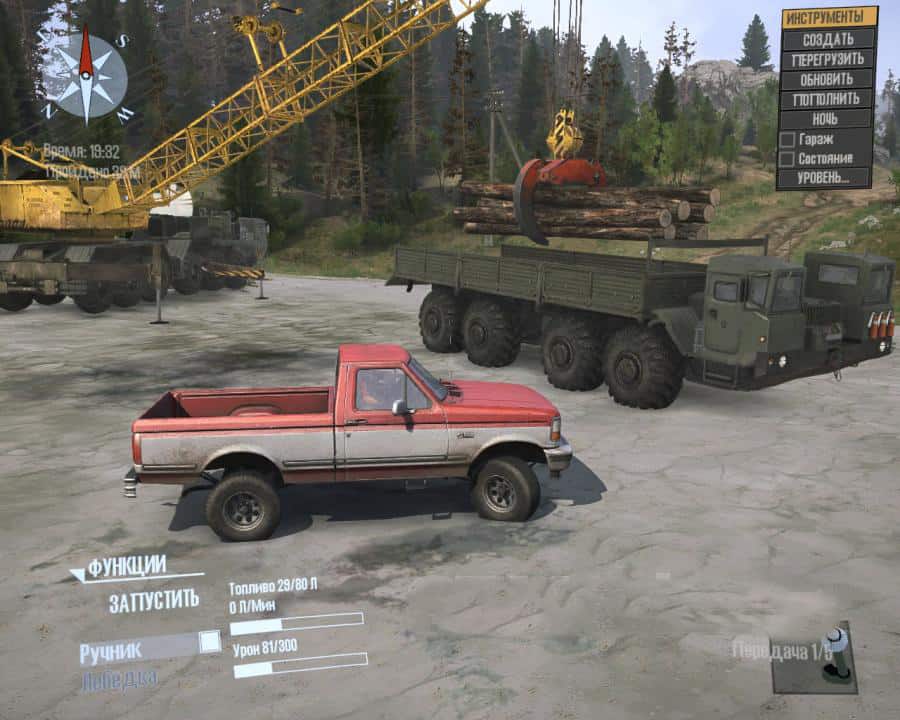900x720 pixels.
Task: Choose Перегрузить in the tools panel
Action: tap(827, 59)
